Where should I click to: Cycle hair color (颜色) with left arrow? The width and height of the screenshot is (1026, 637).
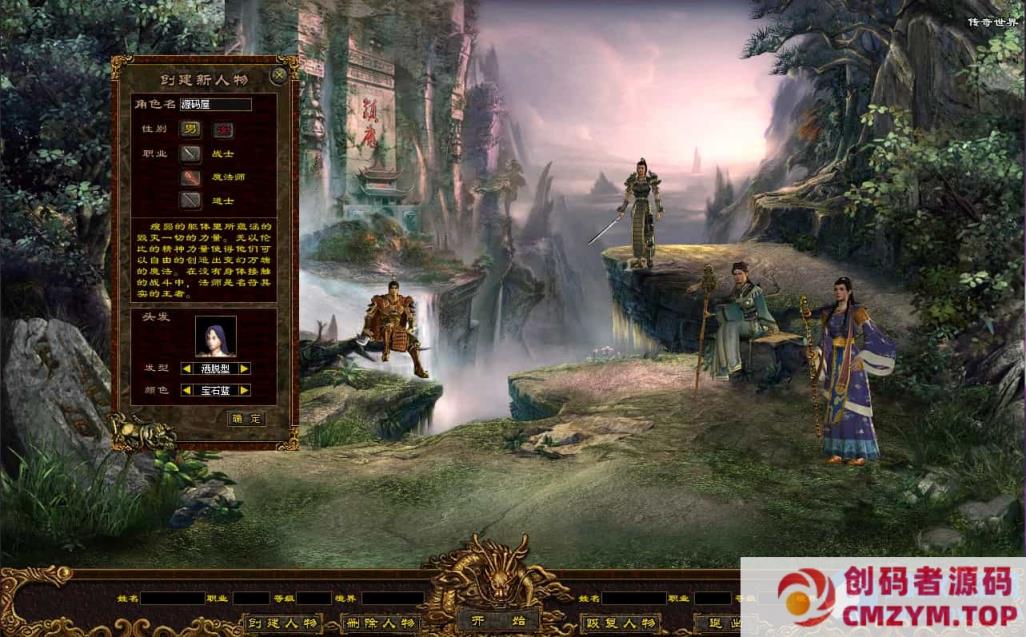[x=186, y=390]
